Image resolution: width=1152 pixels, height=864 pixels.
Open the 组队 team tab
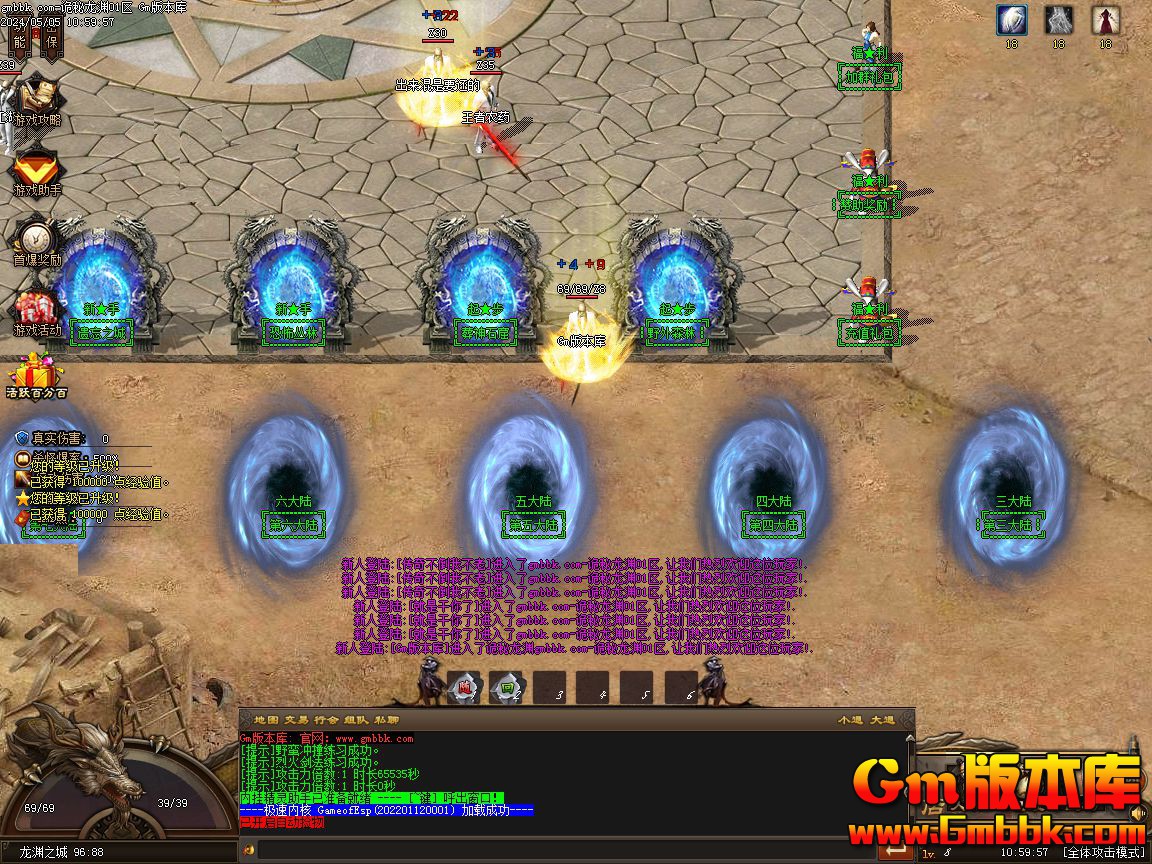(357, 719)
